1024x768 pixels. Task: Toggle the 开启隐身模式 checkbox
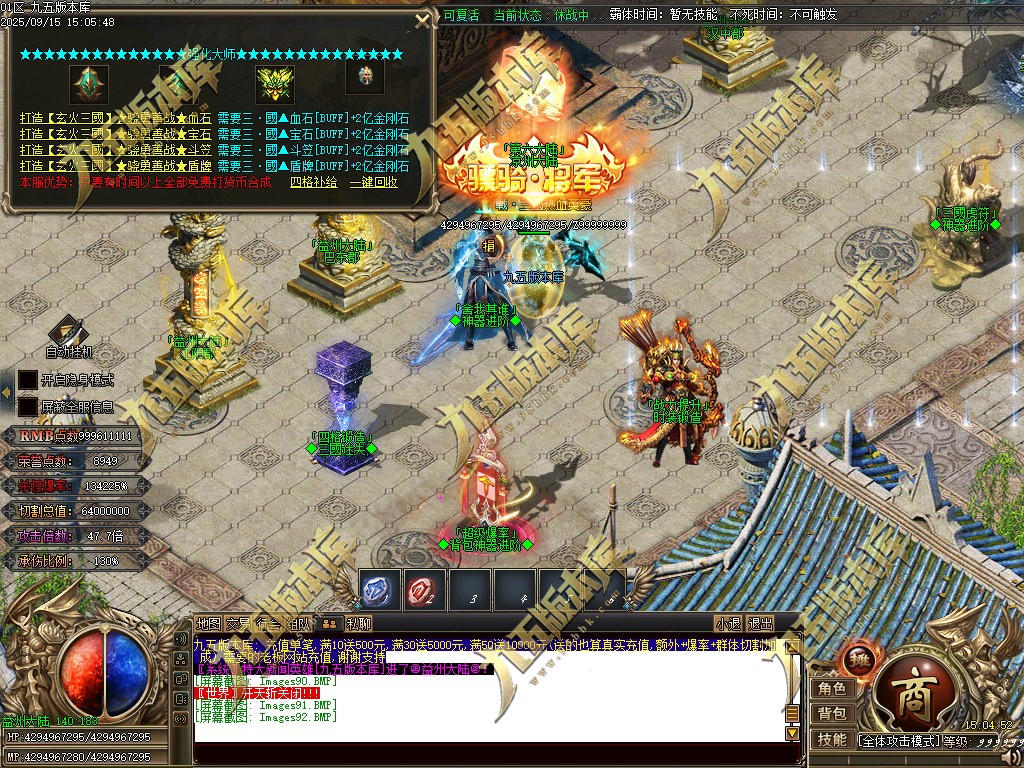(28, 380)
